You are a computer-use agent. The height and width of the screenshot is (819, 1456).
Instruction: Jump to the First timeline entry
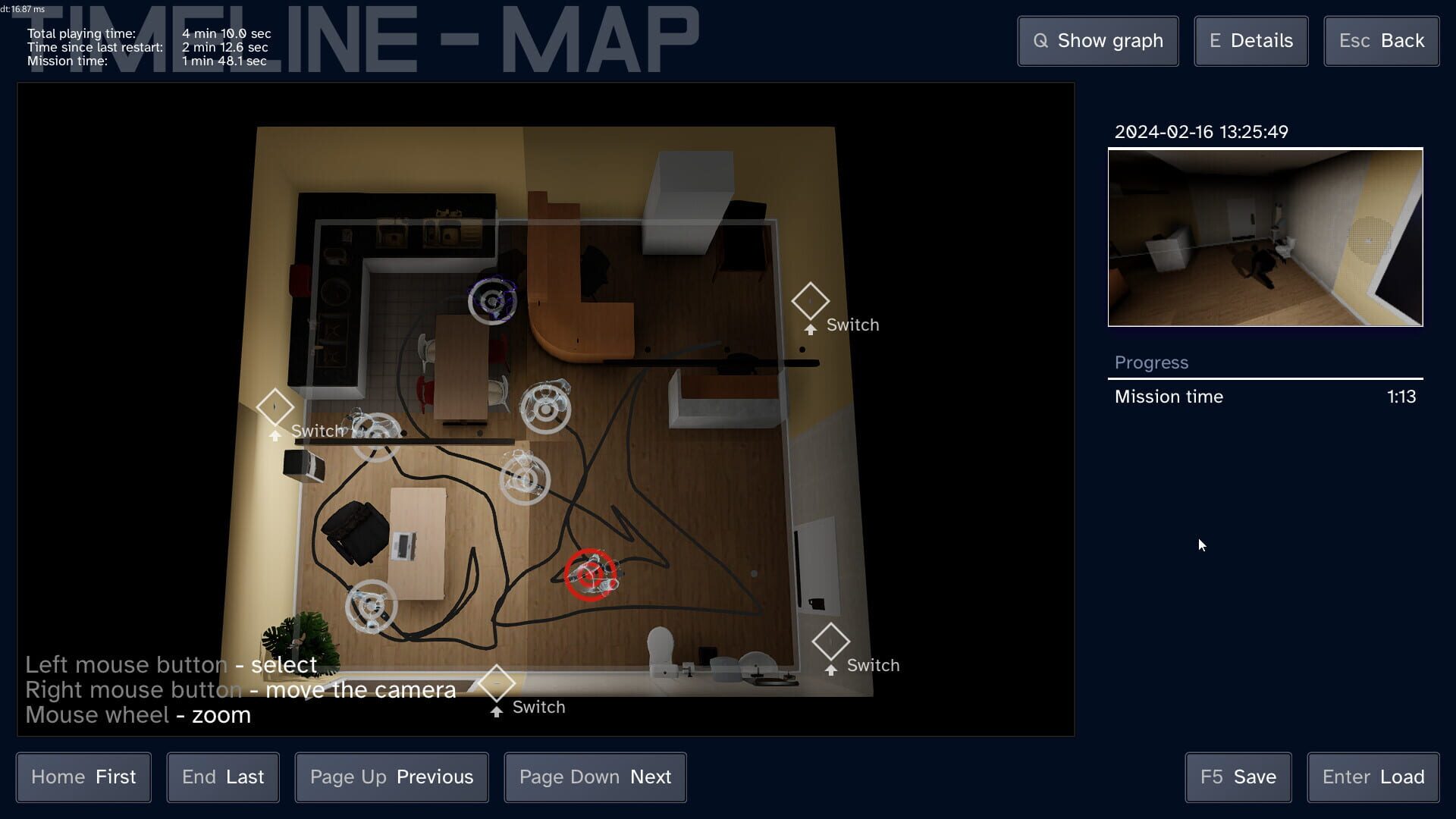[x=83, y=777]
